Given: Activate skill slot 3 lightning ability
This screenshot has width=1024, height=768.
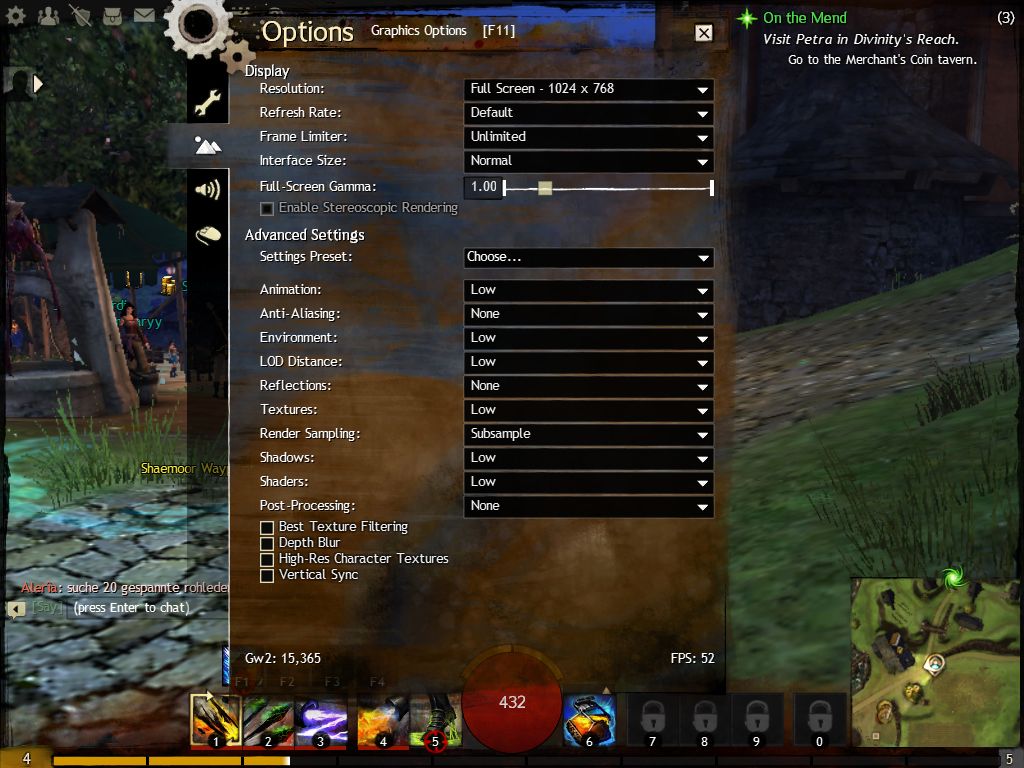Looking at the screenshot, I should (x=321, y=720).
